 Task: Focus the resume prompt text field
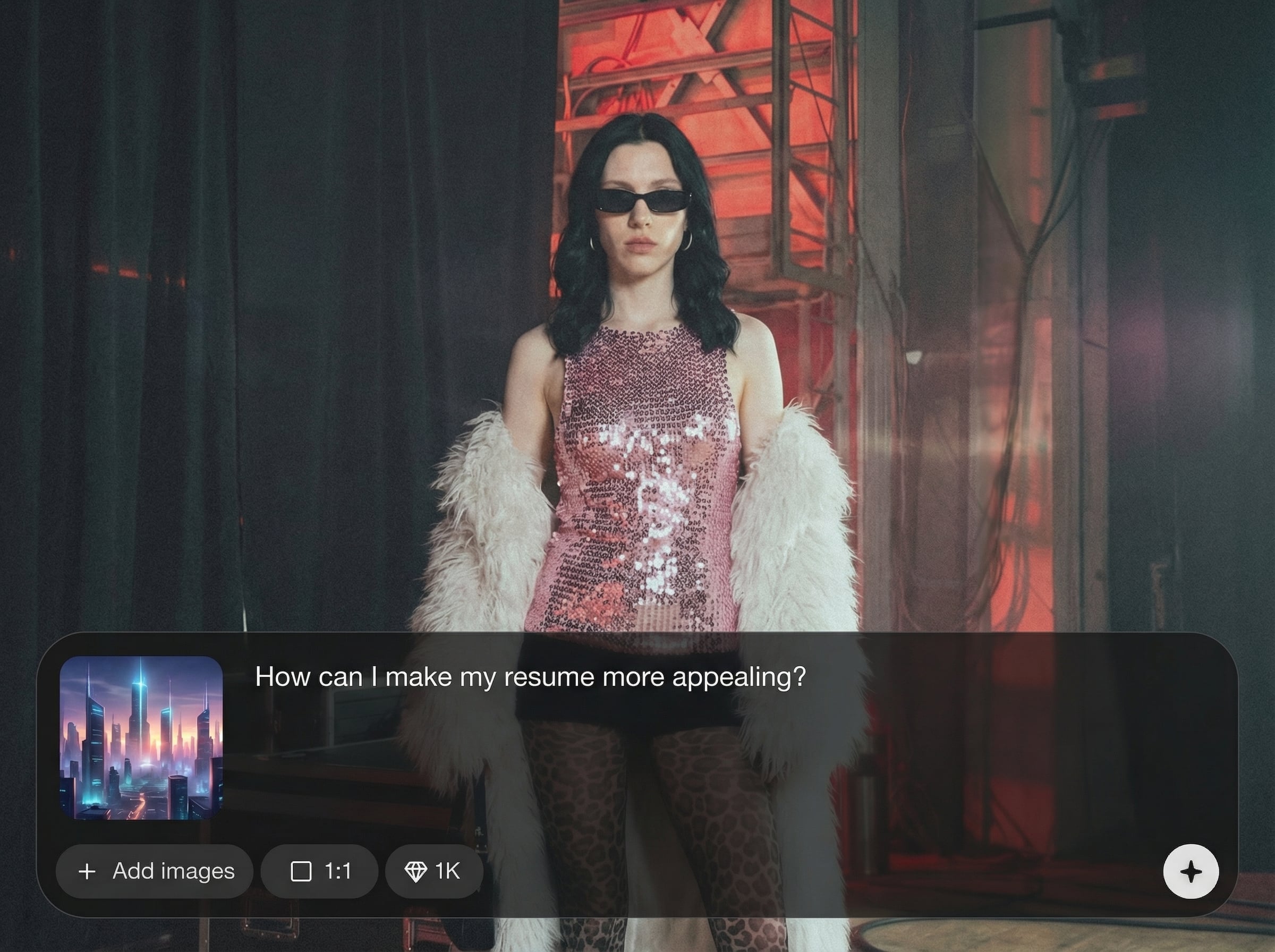coord(530,677)
